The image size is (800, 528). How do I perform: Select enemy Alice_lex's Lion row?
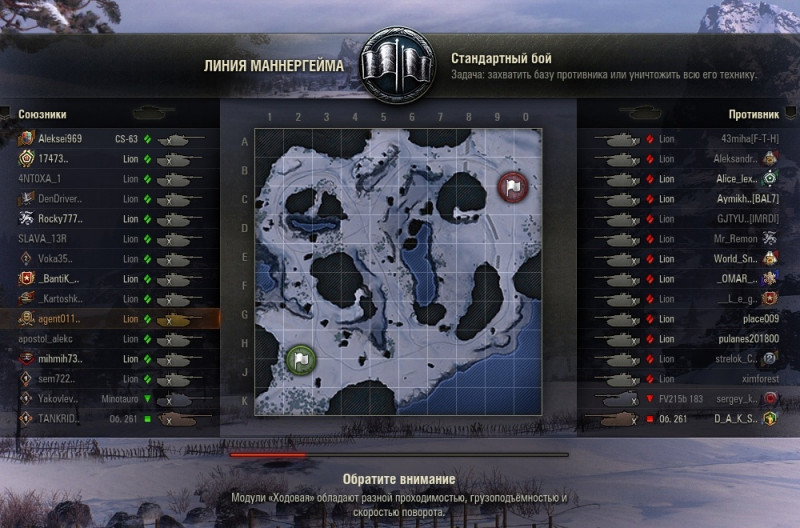click(738, 179)
